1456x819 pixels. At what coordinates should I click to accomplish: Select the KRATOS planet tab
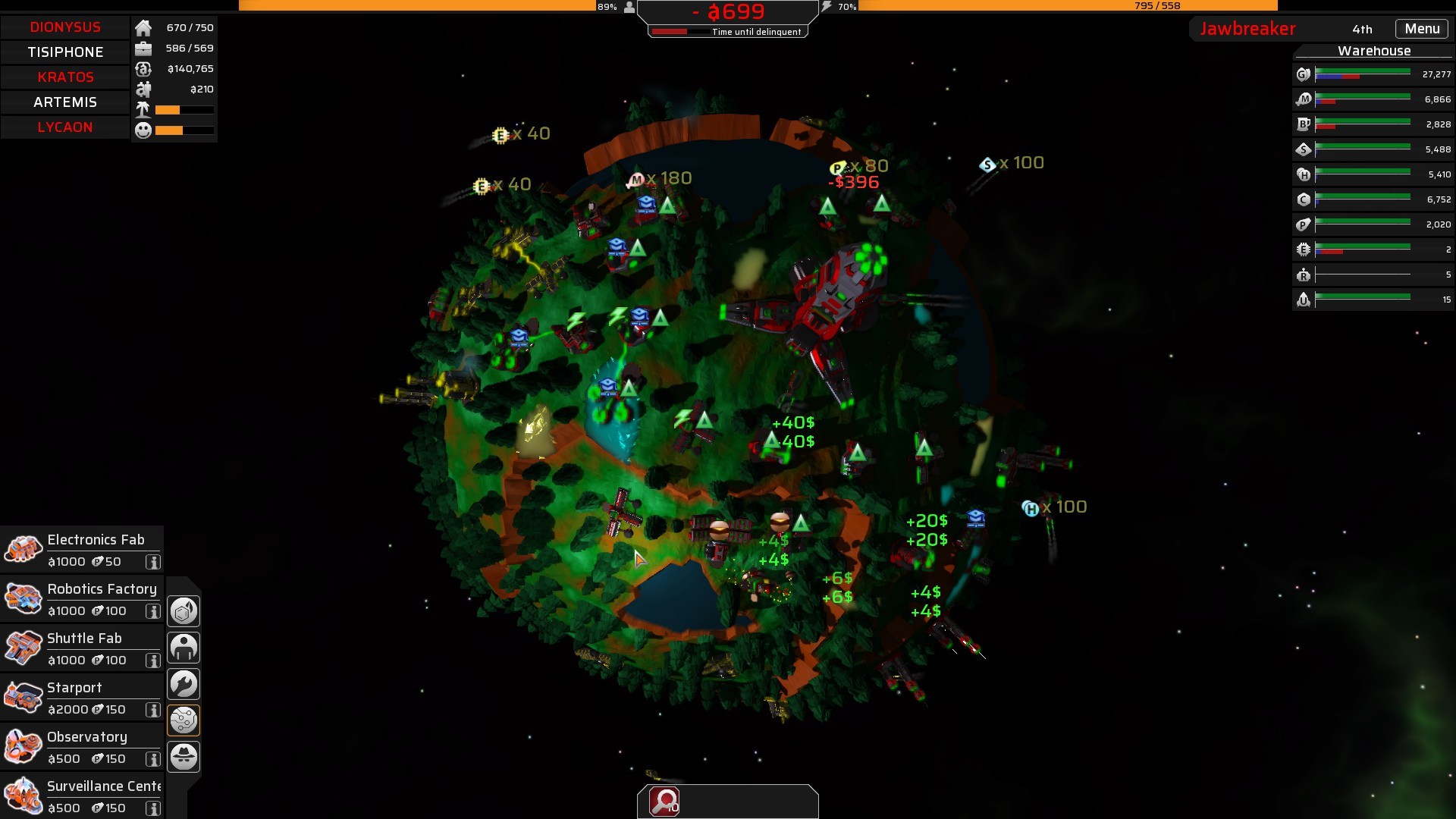pyautogui.click(x=65, y=77)
